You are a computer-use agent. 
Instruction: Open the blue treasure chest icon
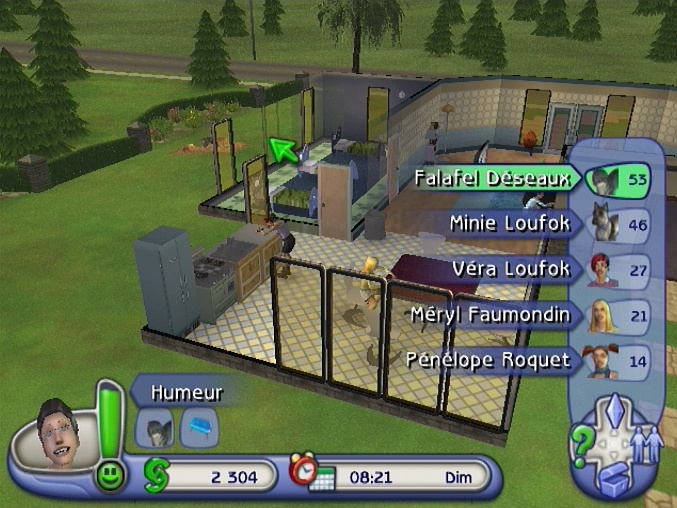(x=614, y=478)
